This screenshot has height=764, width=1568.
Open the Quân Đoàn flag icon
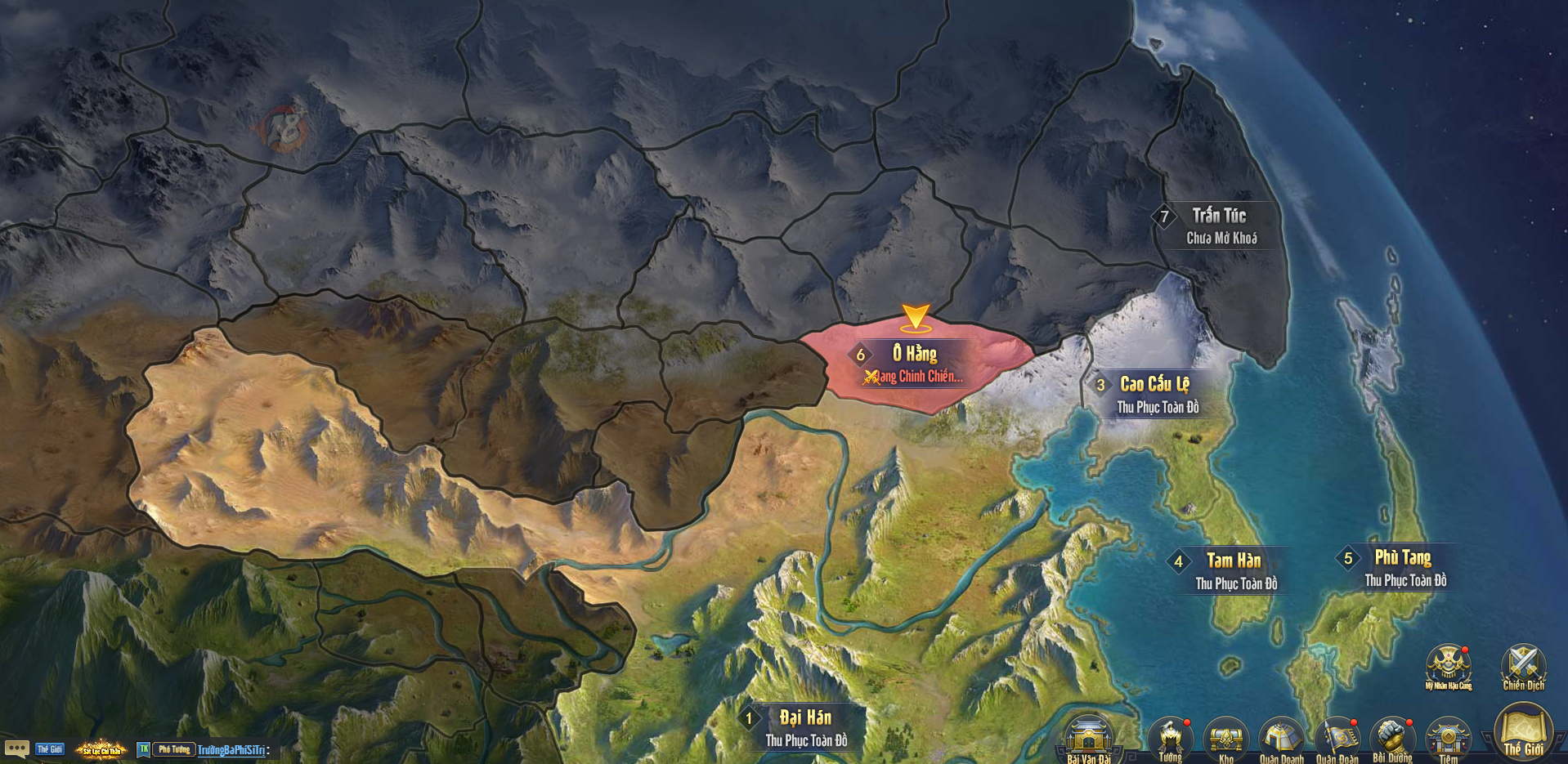click(1337, 738)
